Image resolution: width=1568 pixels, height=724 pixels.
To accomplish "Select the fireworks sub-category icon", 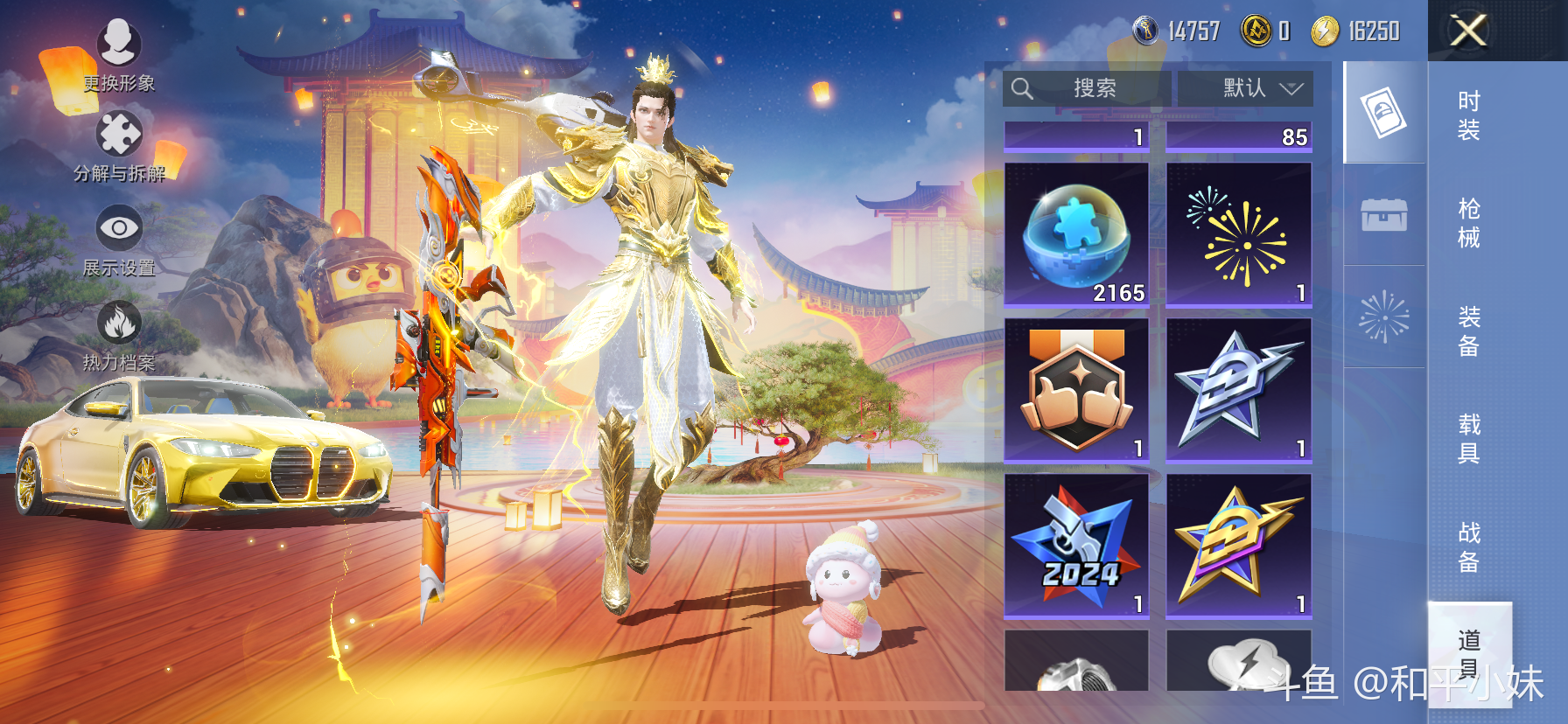I will [1383, 317].
